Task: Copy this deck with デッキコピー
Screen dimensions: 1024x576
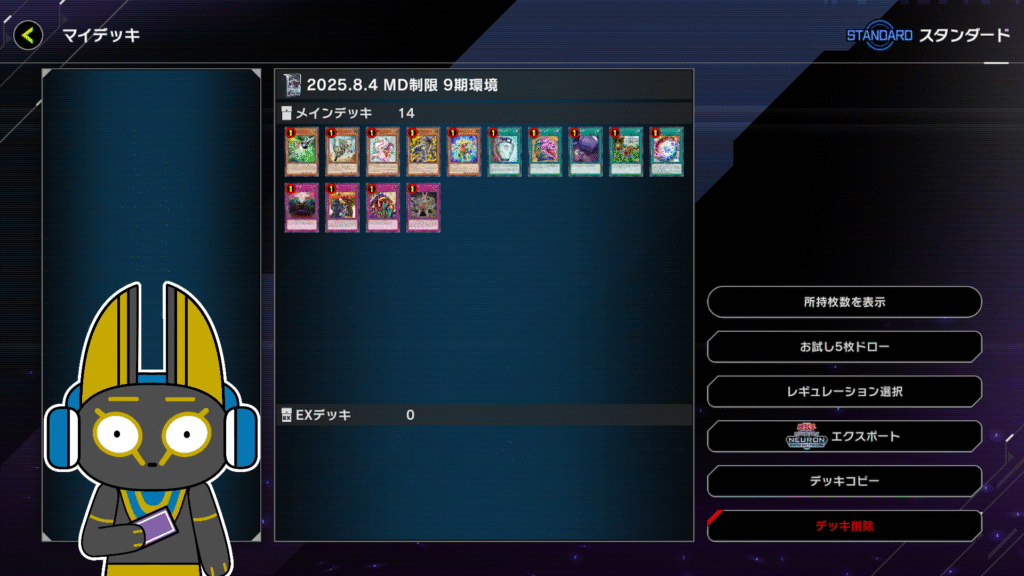Action: click(x=844, y=481)
